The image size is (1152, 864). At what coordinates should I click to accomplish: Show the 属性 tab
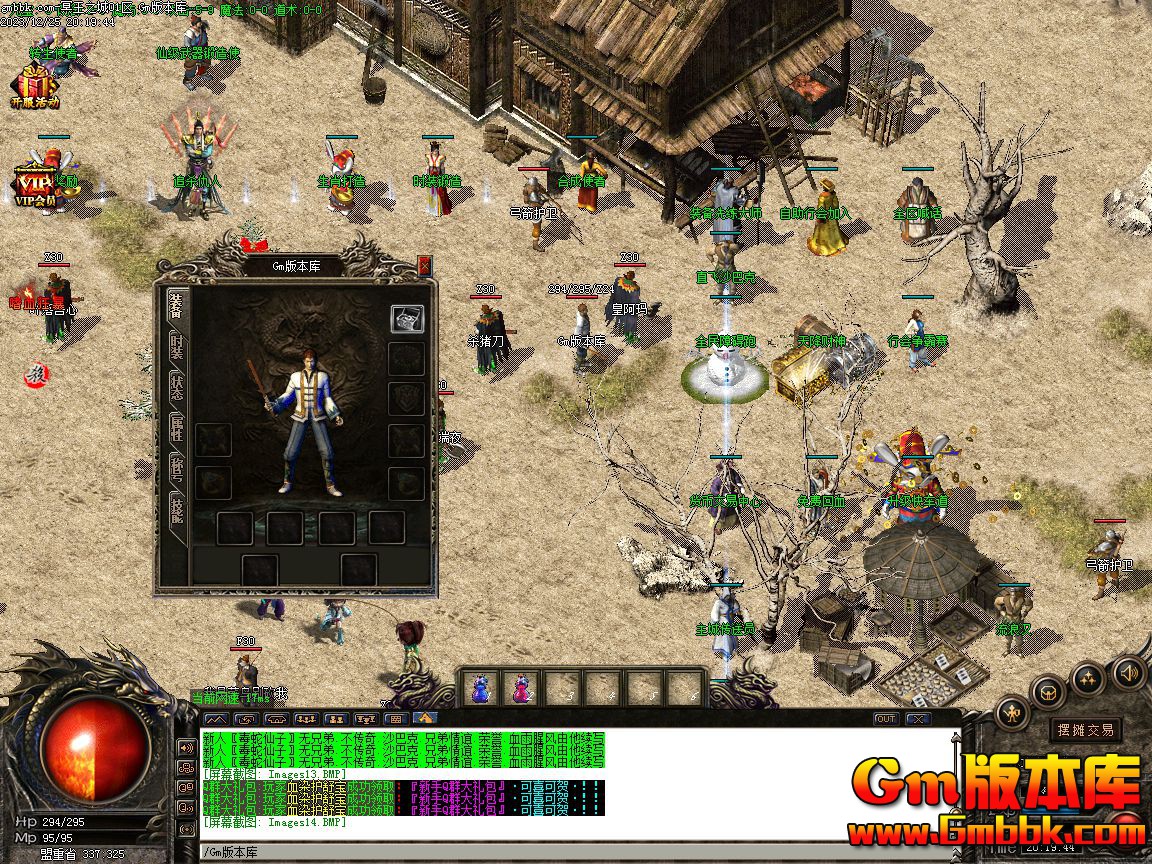176,428
